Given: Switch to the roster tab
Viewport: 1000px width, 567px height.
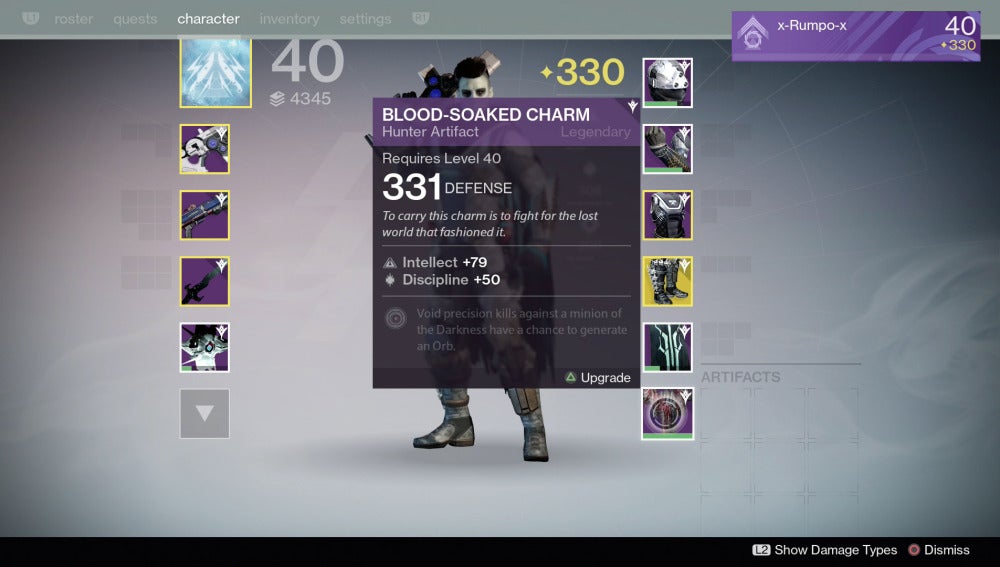Looking at the screenshot, I should (x=73, y=19).
